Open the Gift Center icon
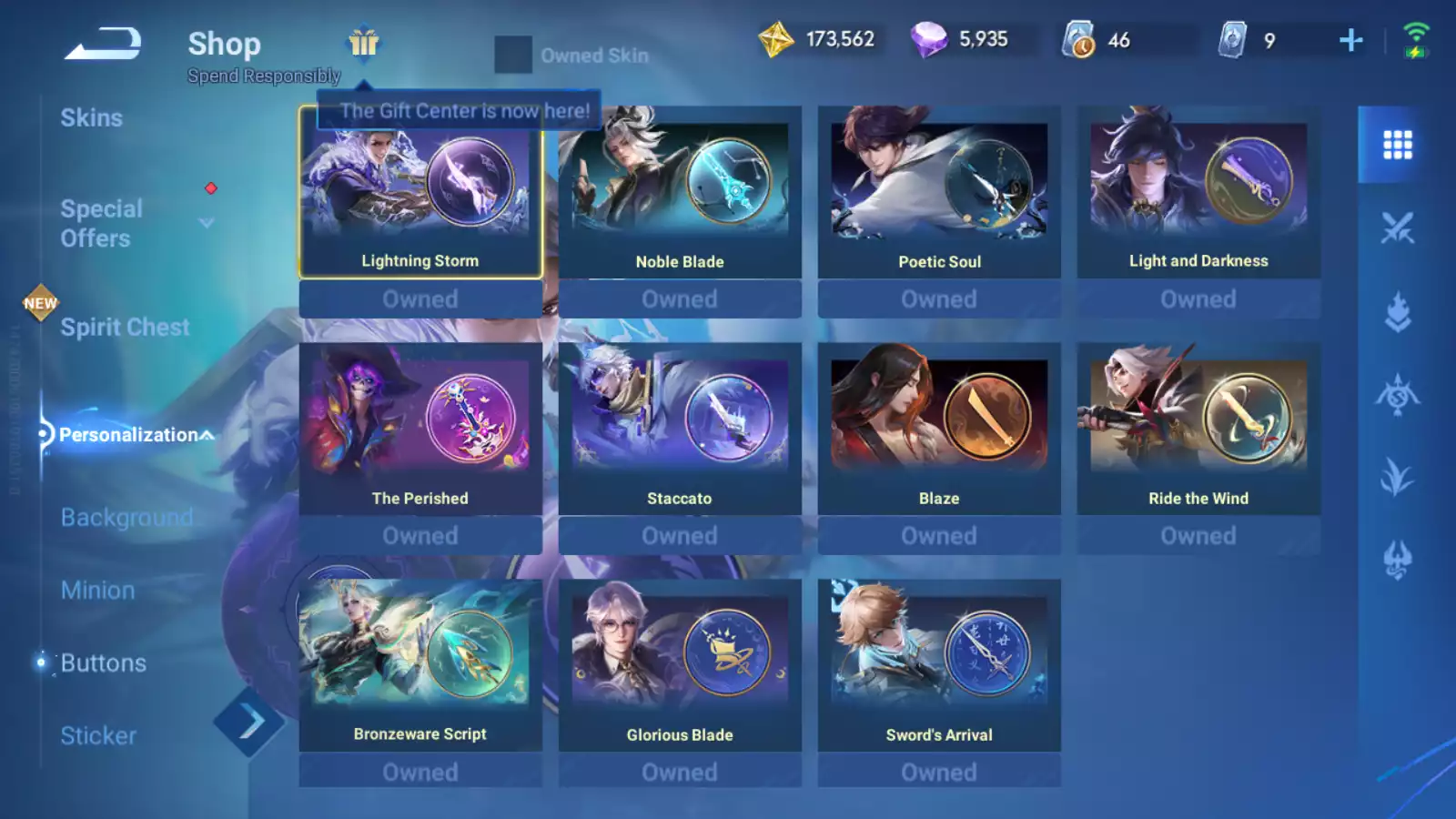Image resolution: width=1456 pixels, height=819 pixels. (363, 43)
